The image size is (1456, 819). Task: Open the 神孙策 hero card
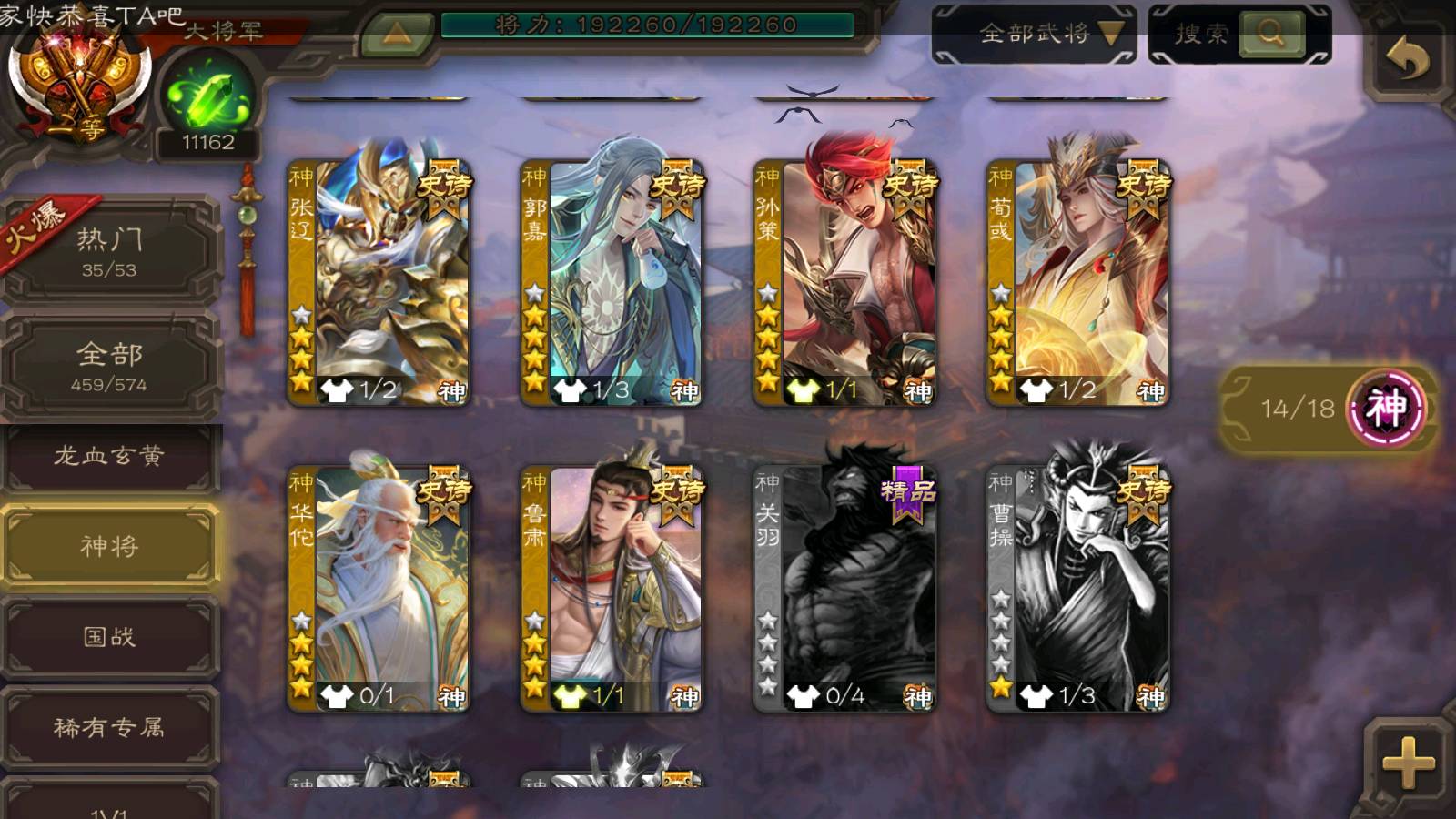[844, 282]
